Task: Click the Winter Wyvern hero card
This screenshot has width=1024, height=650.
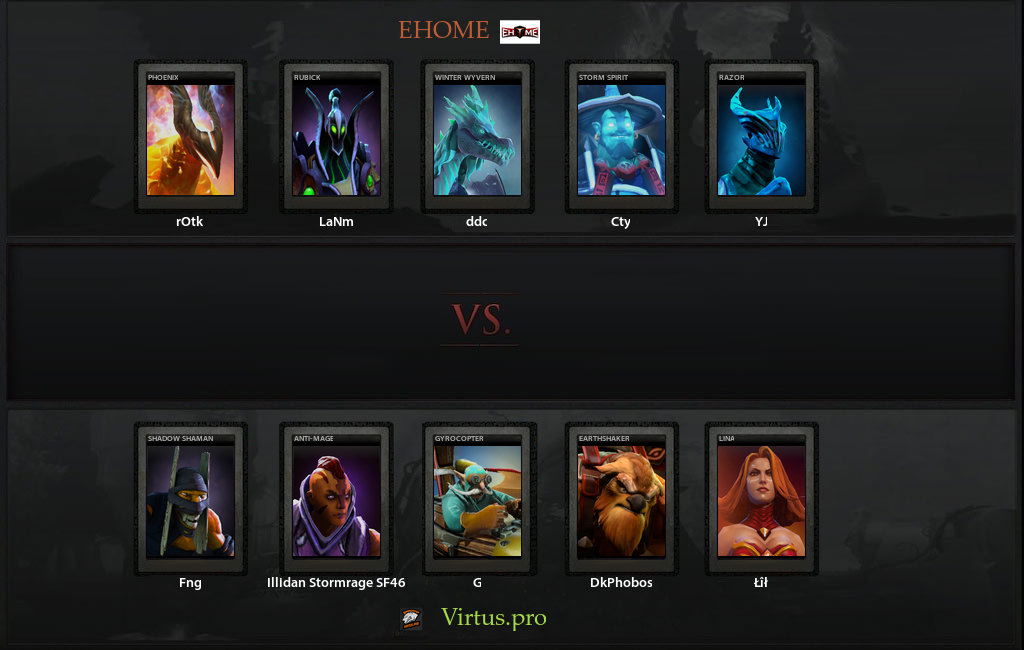Action: [x=478, y=139]
